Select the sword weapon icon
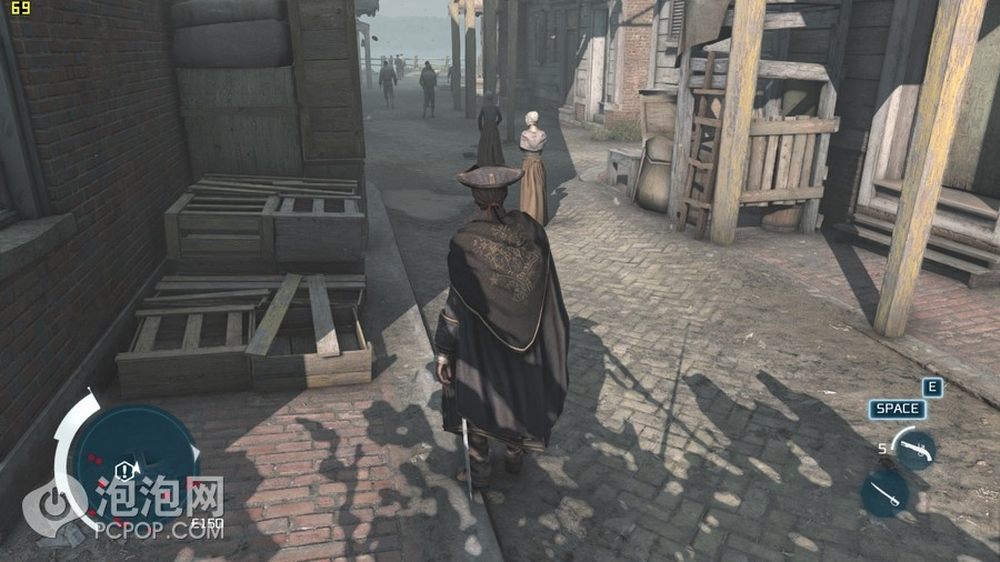The width and height of the screenshot is (1000, 562). coord(885,492)
